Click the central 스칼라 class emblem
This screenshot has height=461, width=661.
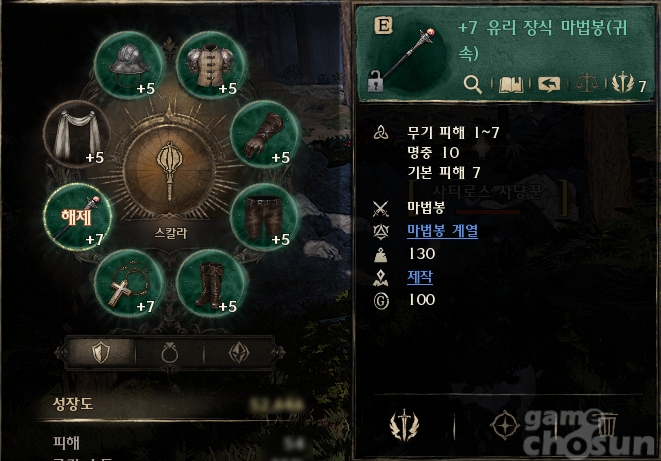(x=169, y=174)
